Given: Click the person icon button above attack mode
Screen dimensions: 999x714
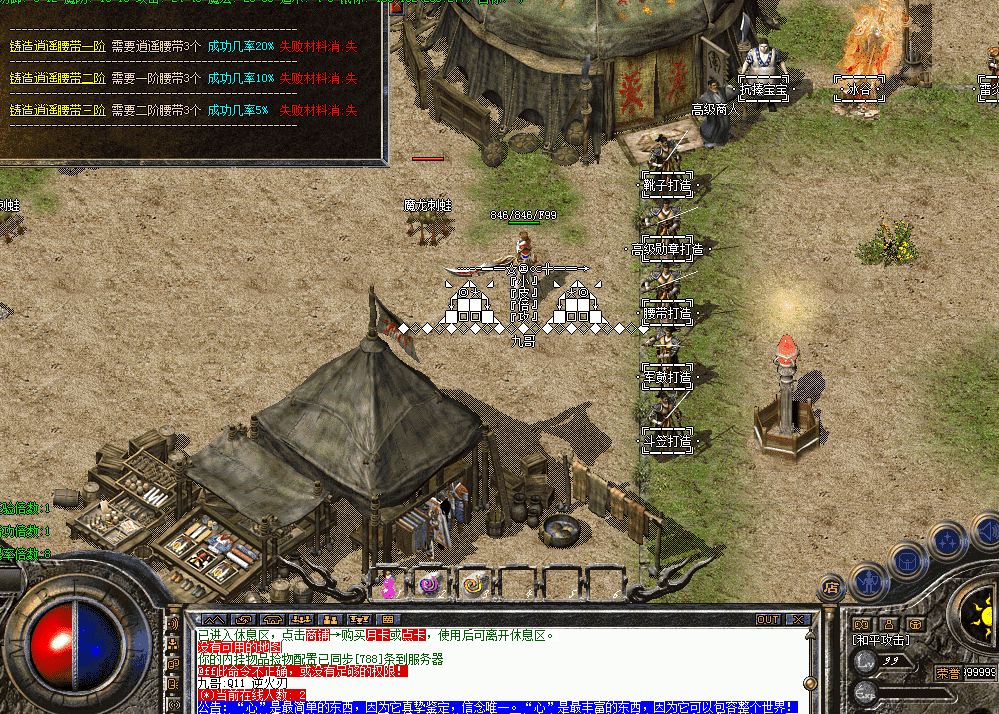Looking at the screenshot, I should click(x=888, y=624).
